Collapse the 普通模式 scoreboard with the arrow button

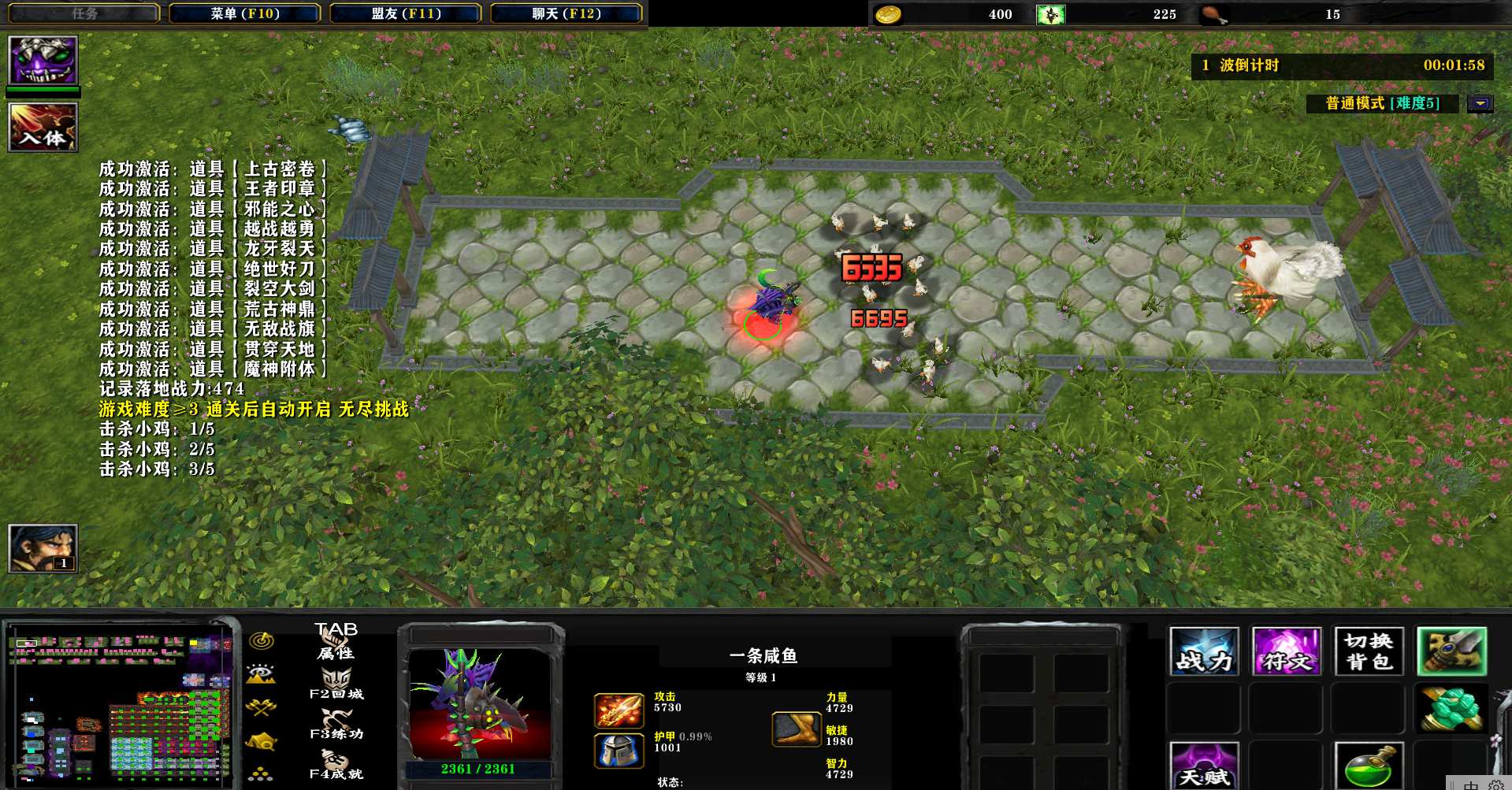pos(1480,103)
